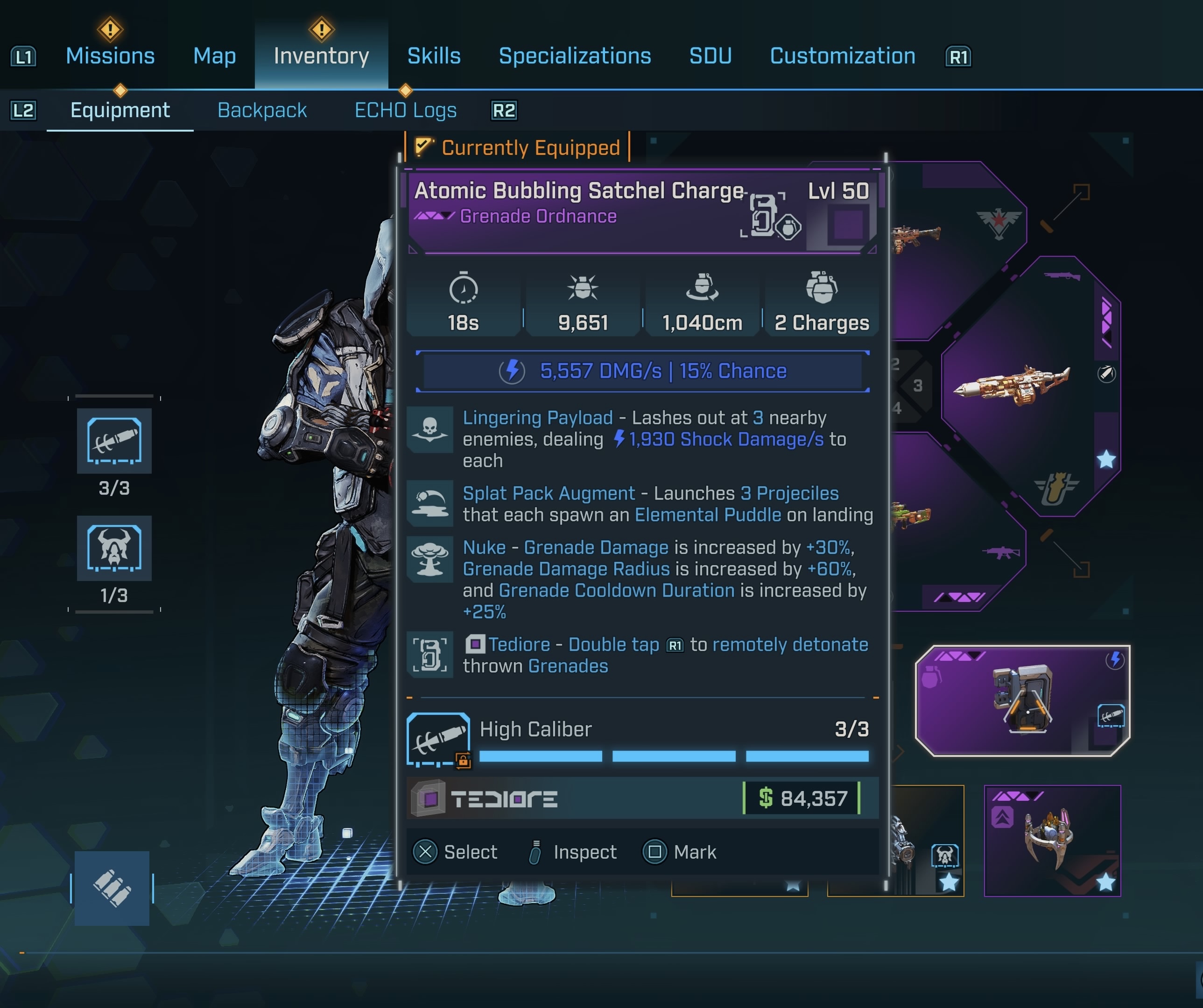The image size is (1203, 1008).
Task: Select the top orange rifle weapon slot
Action: tap(916, 236)
